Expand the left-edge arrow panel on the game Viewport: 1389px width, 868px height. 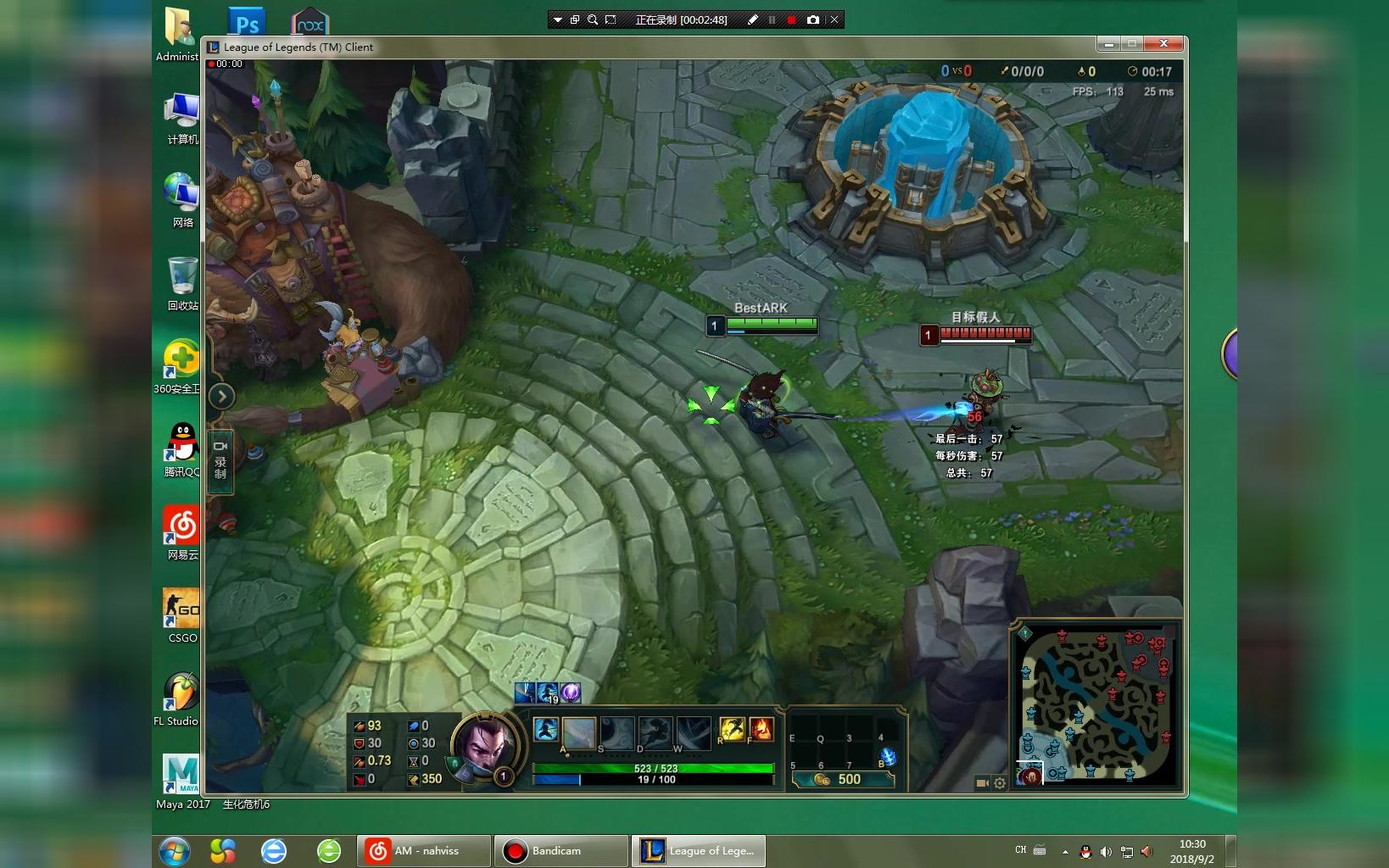click(221, 396)
